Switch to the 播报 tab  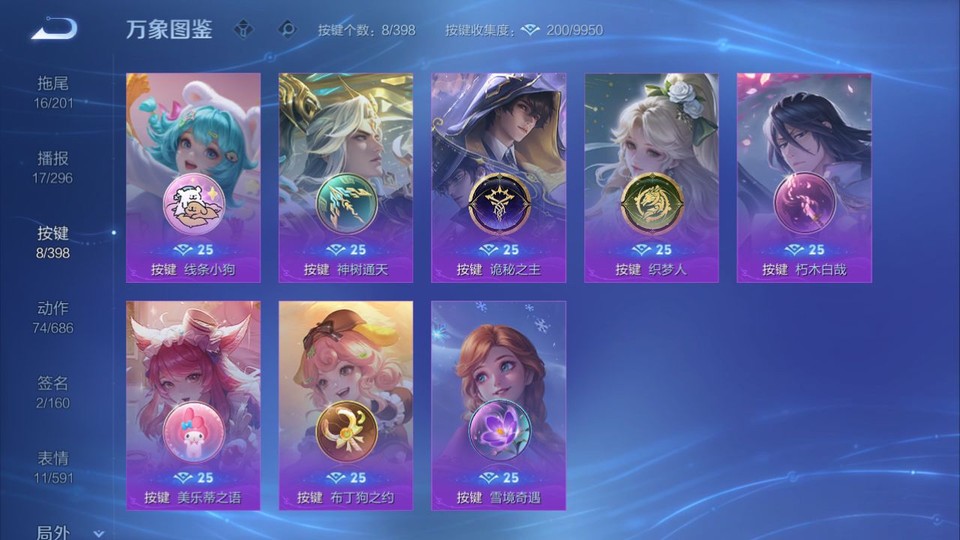pos(54,167)
